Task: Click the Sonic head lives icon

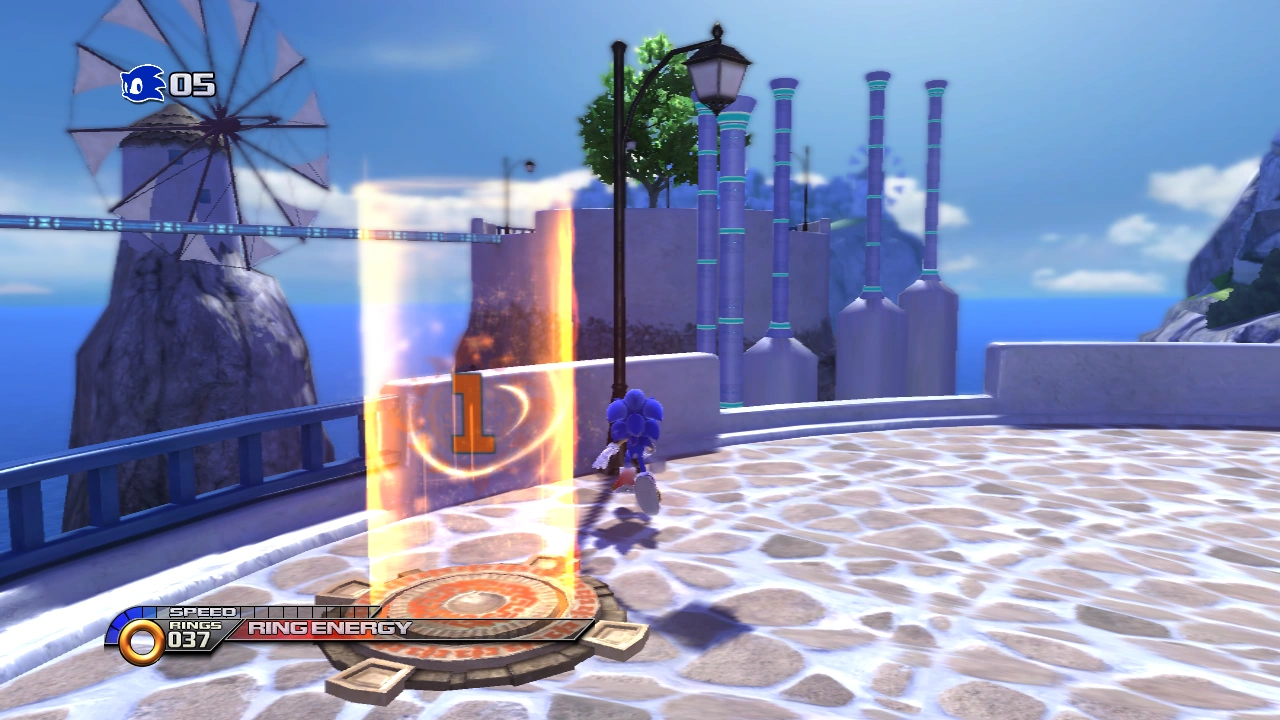Action: pos(142,84)
